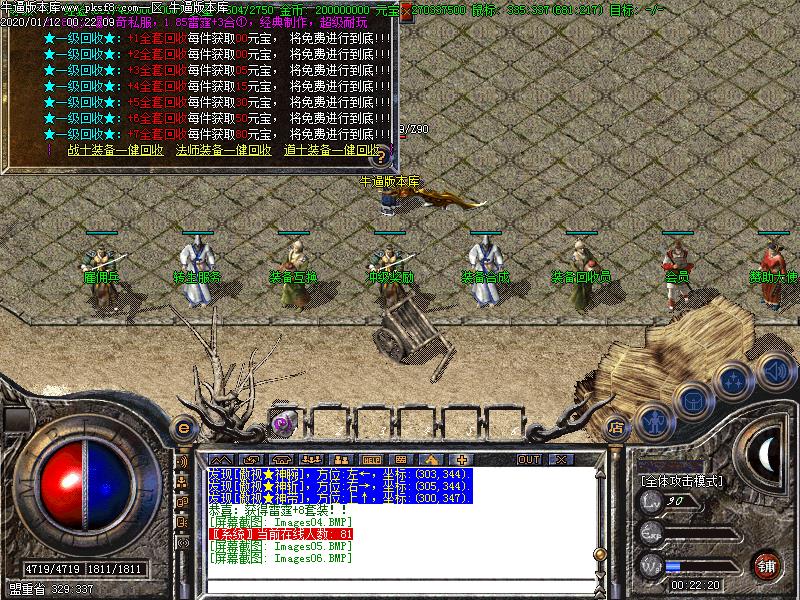The image size is (800, 600).
Task: Open the shop via the 店 button
Action: [616, 427]
